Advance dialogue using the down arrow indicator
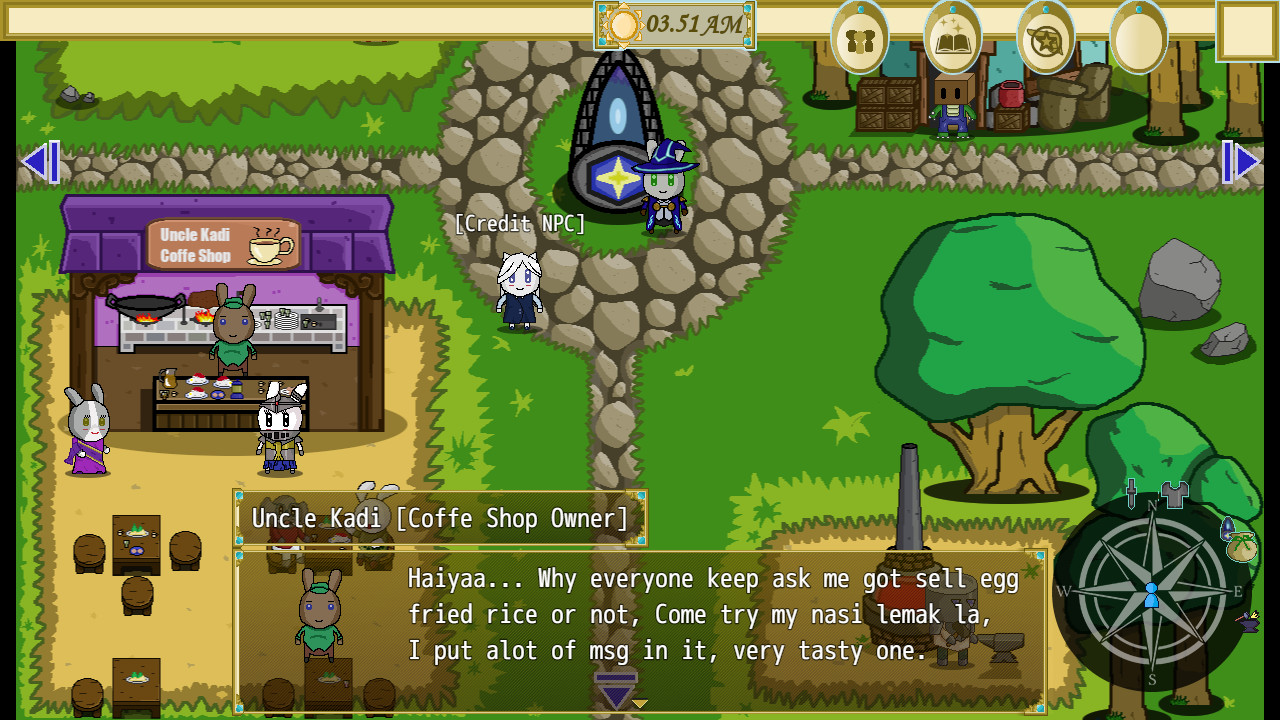 [614, 688]
